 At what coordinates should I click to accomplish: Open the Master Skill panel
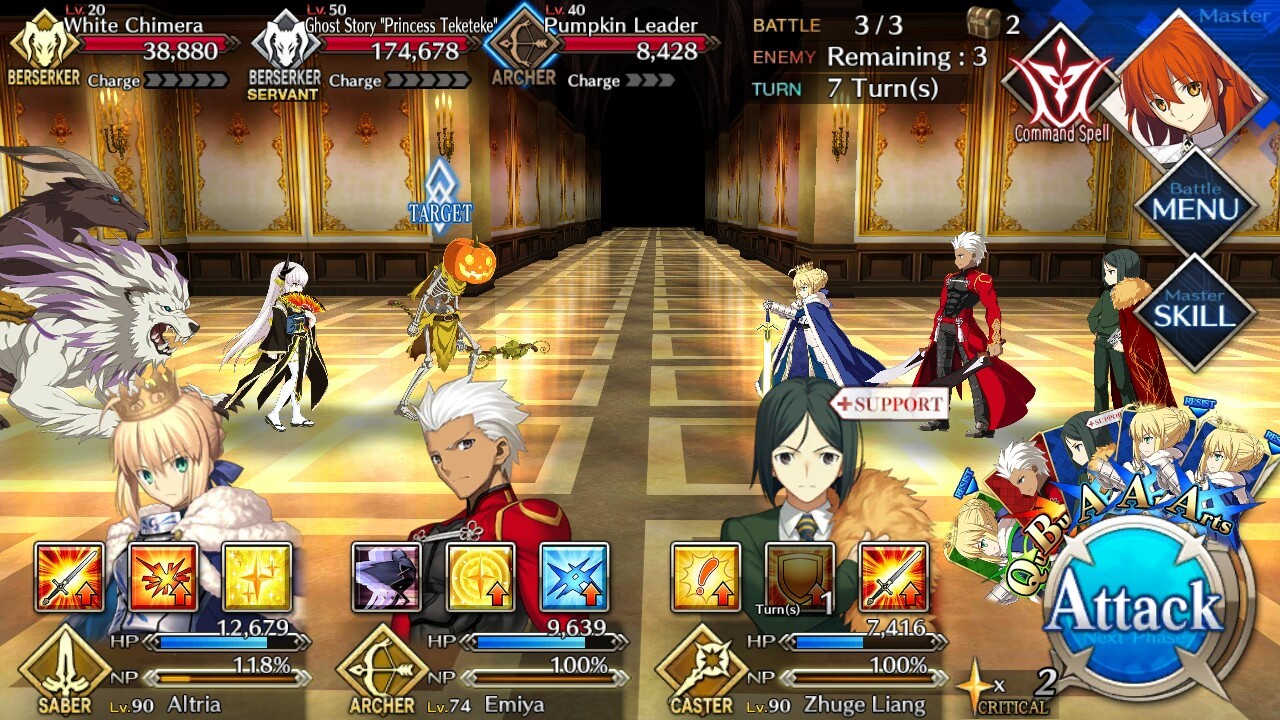coord(1195,310)
